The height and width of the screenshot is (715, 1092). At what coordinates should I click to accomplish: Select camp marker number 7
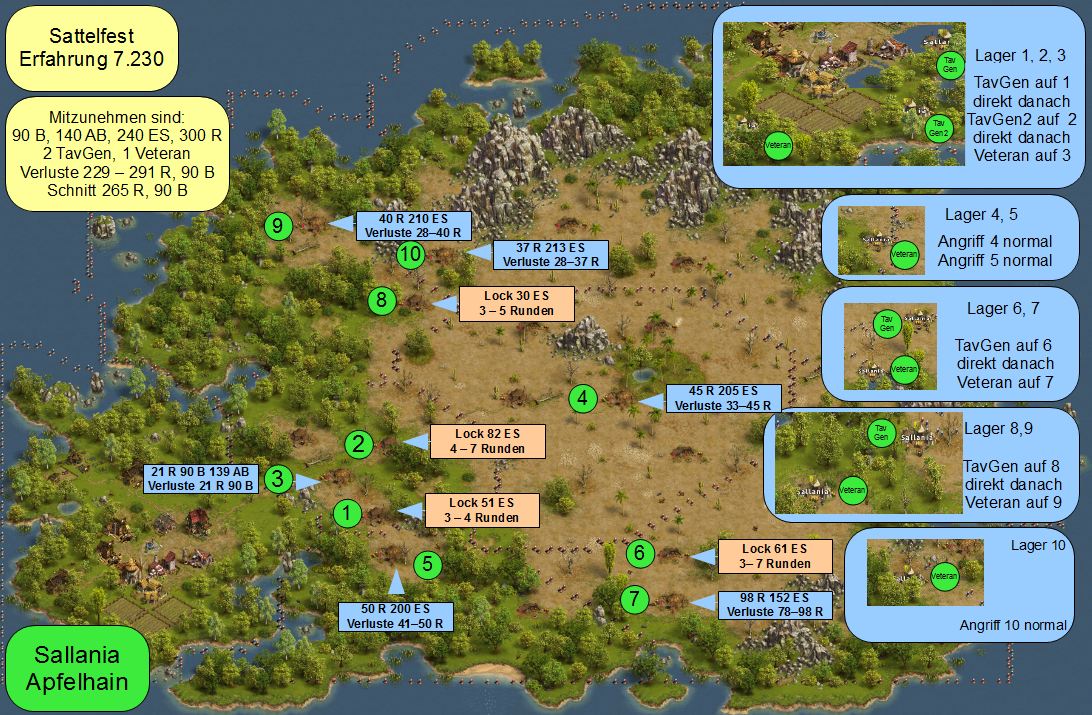pyautogui.click(x=634, y=600)
